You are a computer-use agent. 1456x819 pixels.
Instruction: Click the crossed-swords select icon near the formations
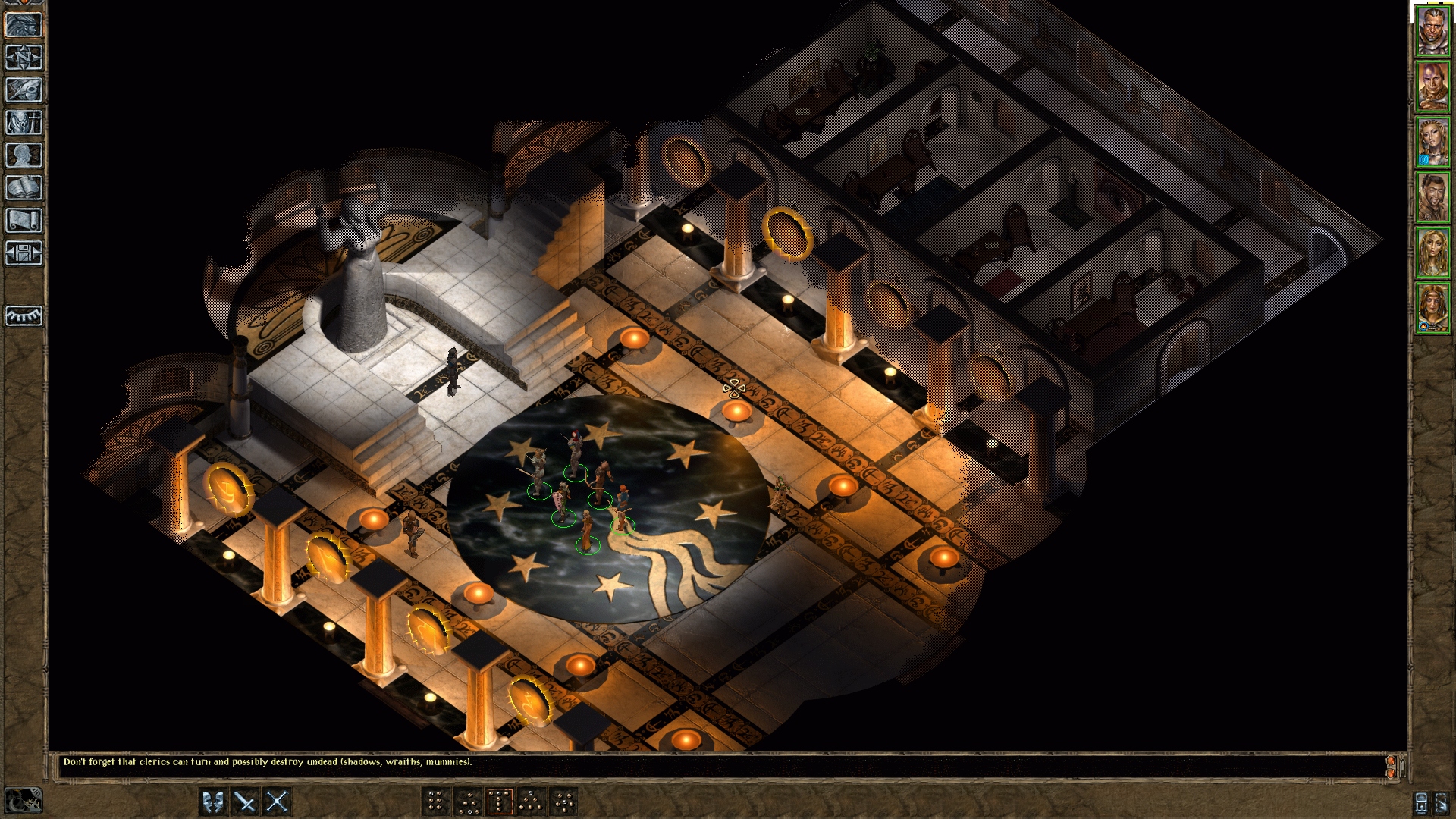pyautogui.click(x=278, y=802)
